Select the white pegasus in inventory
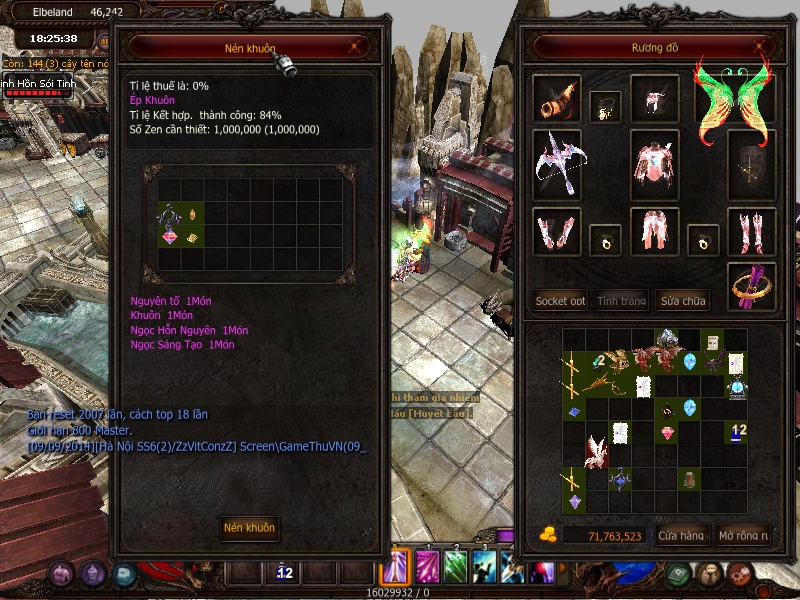 (597, 452)
